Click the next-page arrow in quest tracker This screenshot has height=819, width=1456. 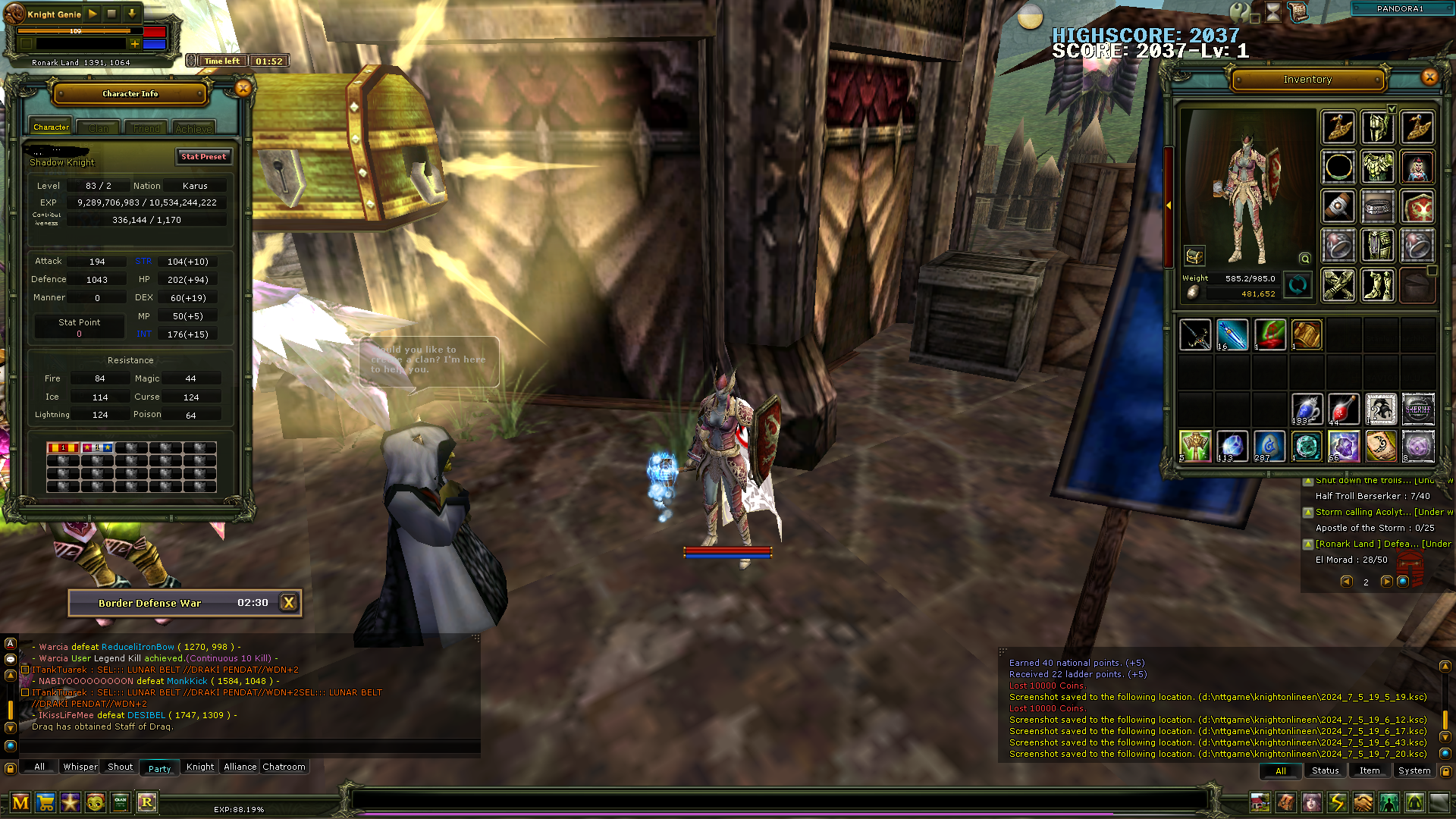pyautogui.click(x=1388, y=581)
